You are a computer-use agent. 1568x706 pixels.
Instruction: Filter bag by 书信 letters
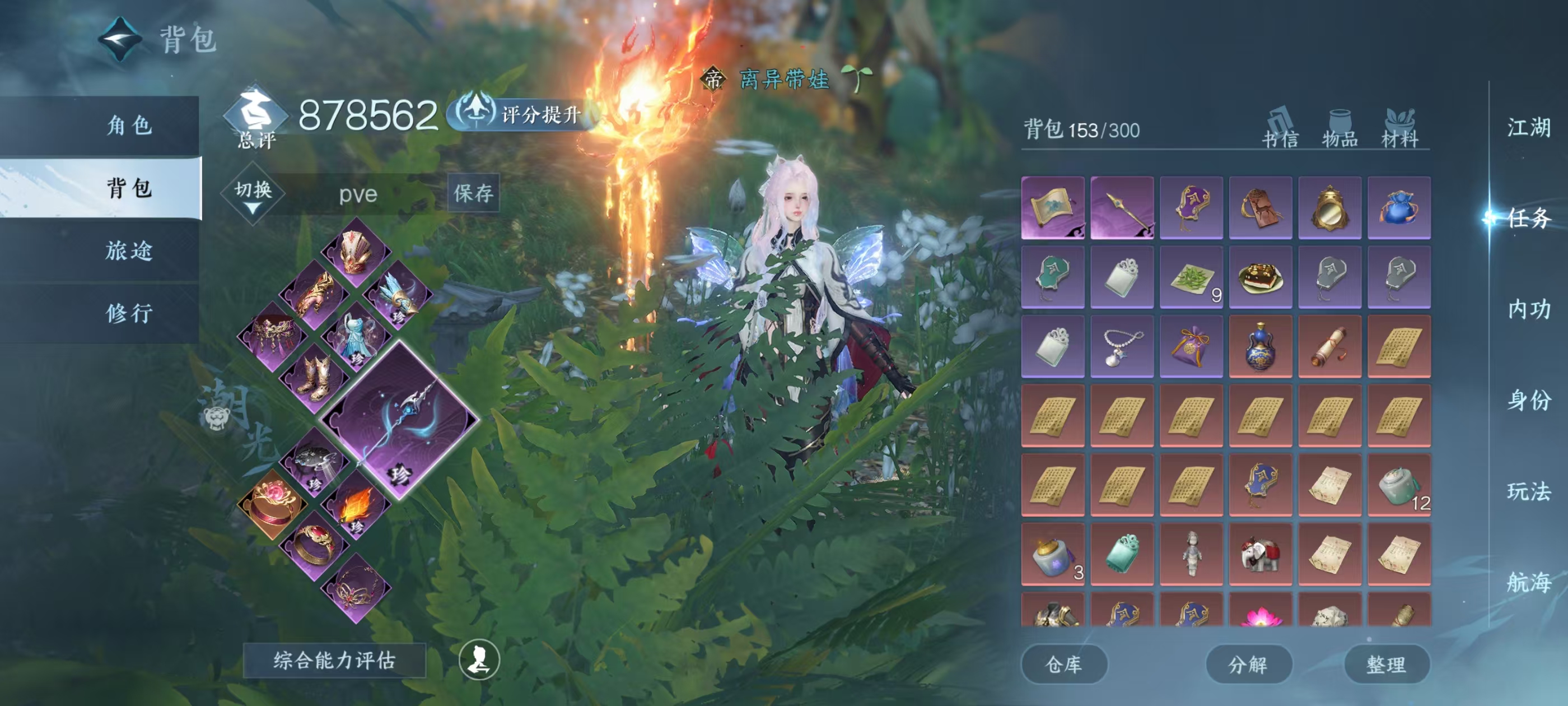point(1280,129)
